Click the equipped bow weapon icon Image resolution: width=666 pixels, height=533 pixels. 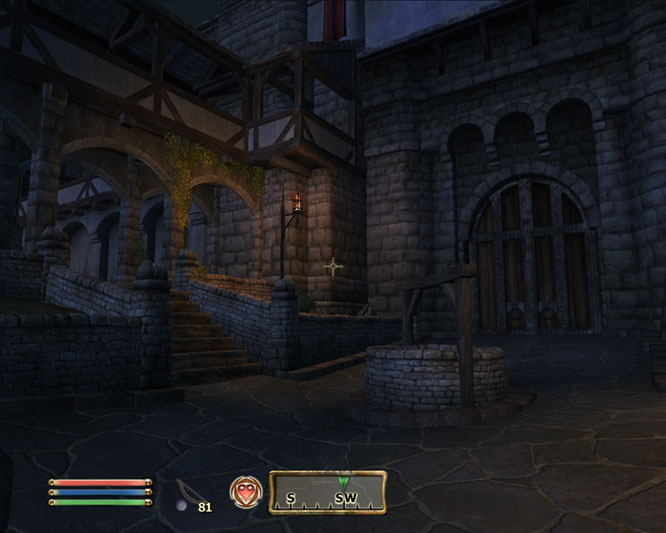click(x=185, y=491)
